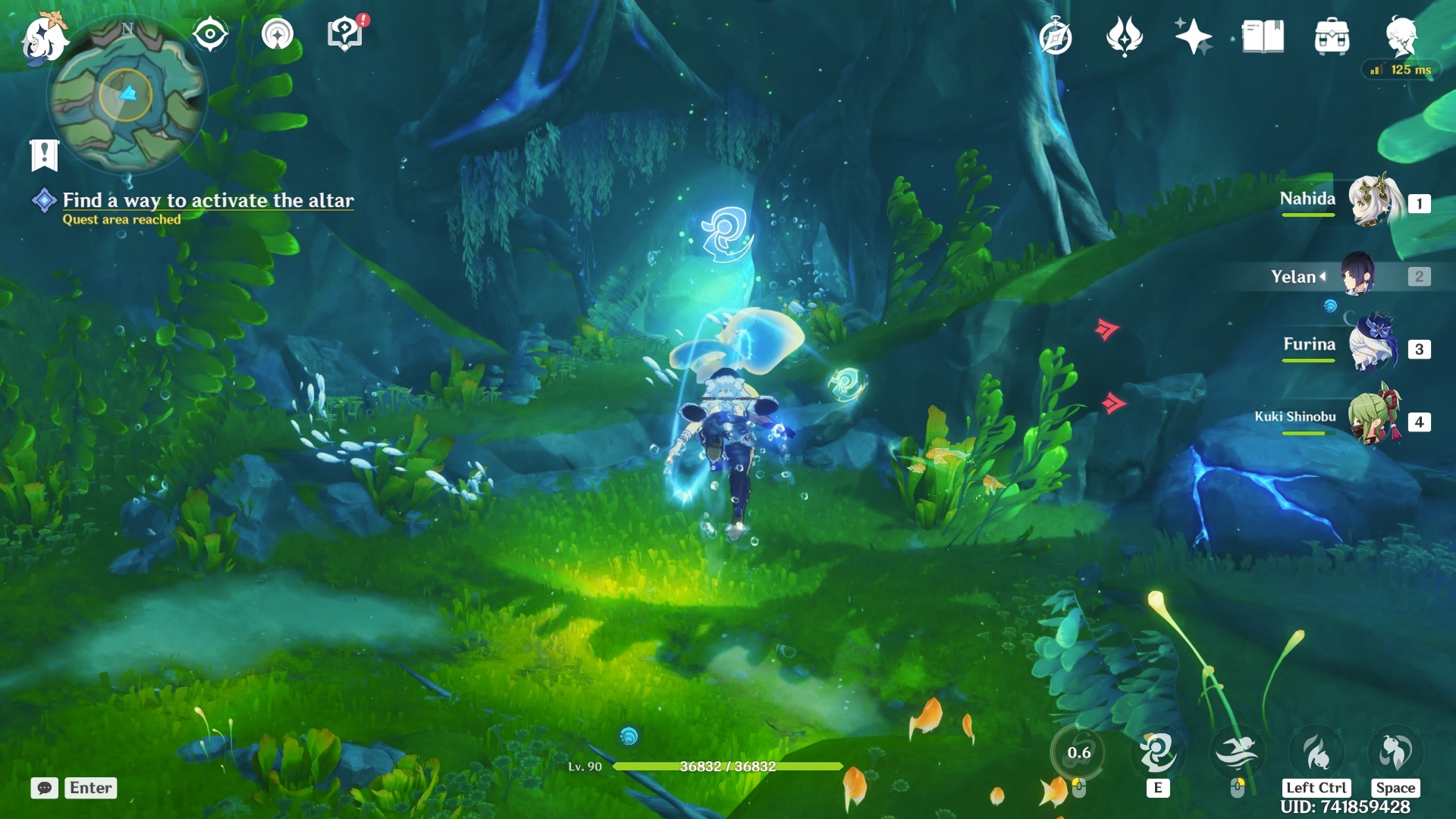Open the Events page with wings icon

point(1125,34)
